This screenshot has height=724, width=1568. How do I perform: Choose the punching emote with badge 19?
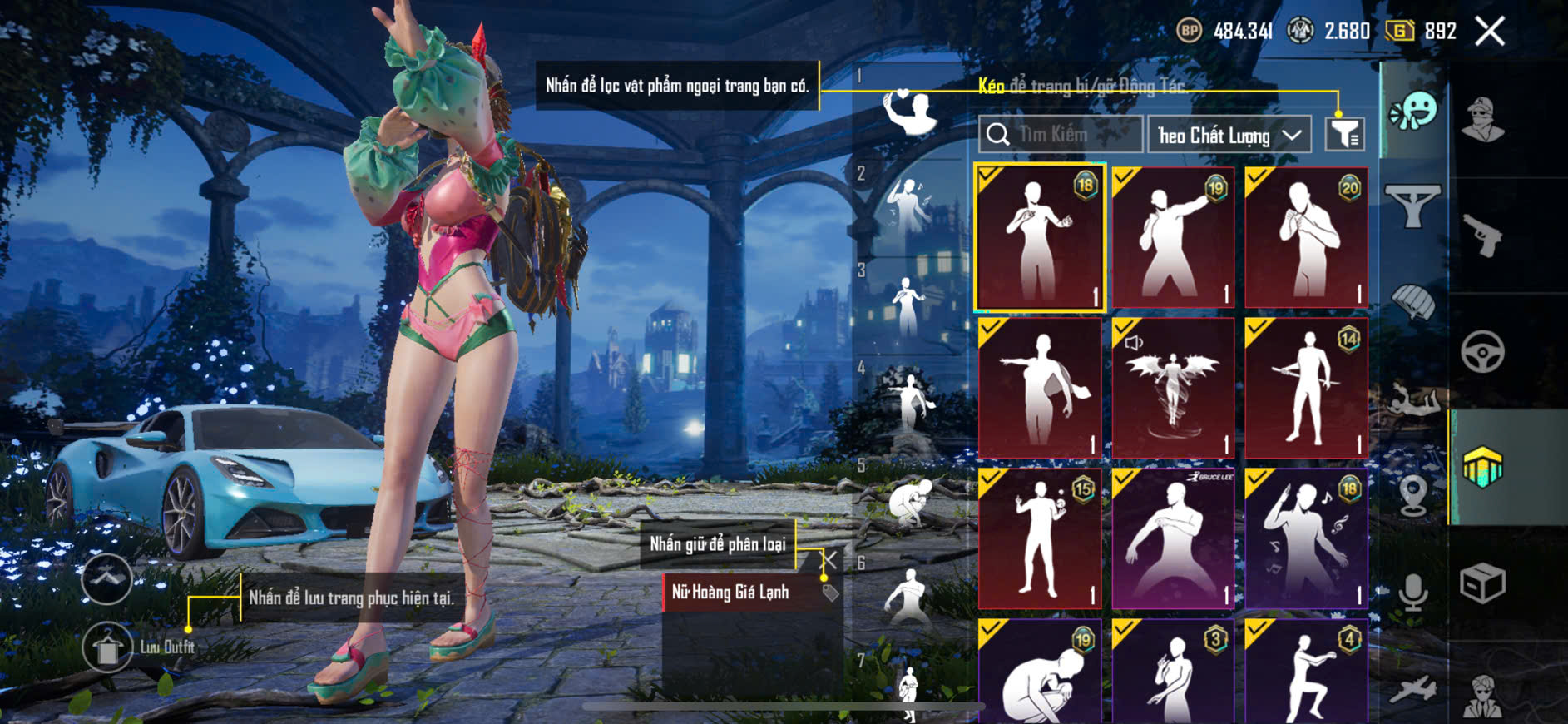pos(1173,238)
